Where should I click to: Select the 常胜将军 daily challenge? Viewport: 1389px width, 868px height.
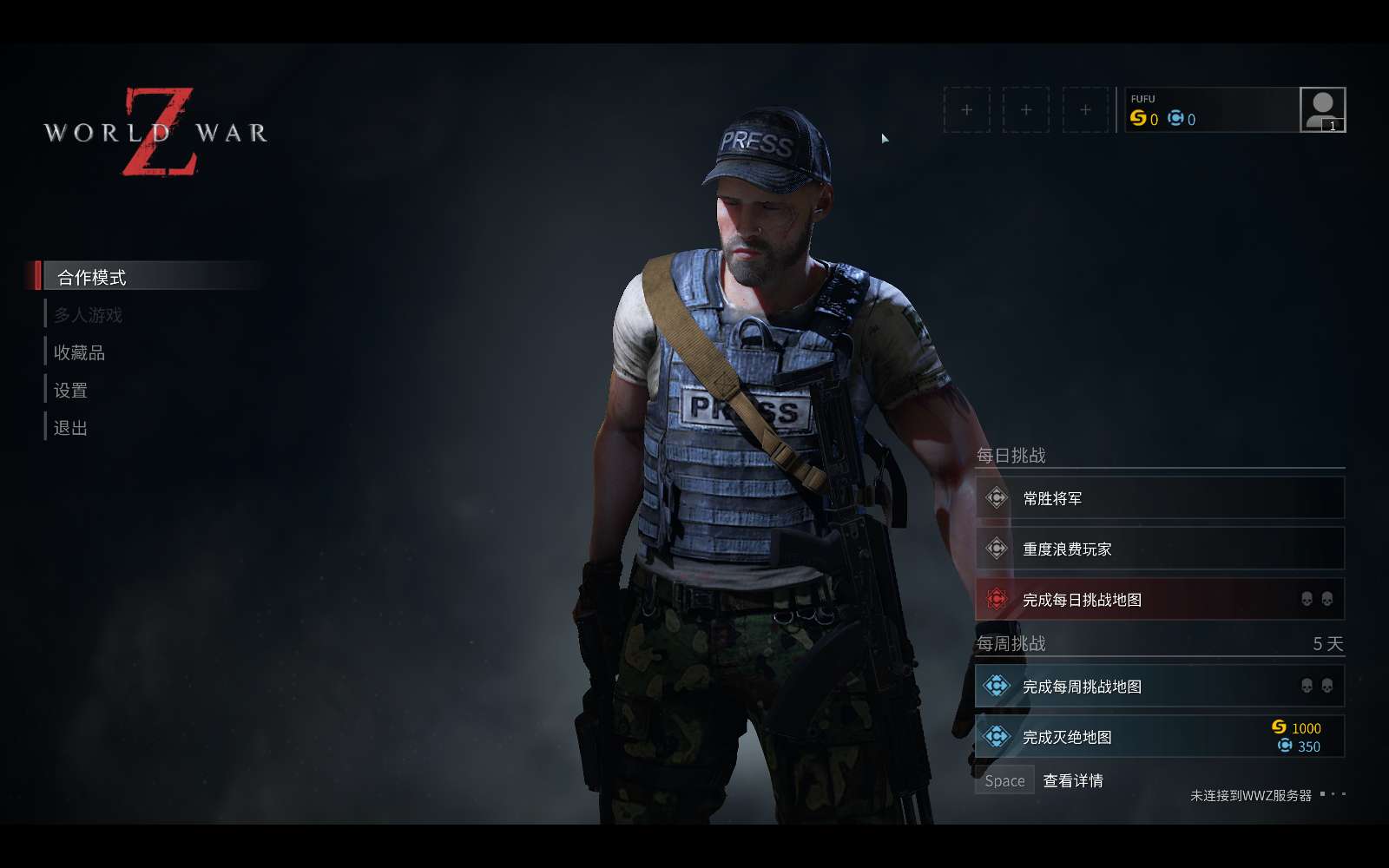(x=1159, y=498)
